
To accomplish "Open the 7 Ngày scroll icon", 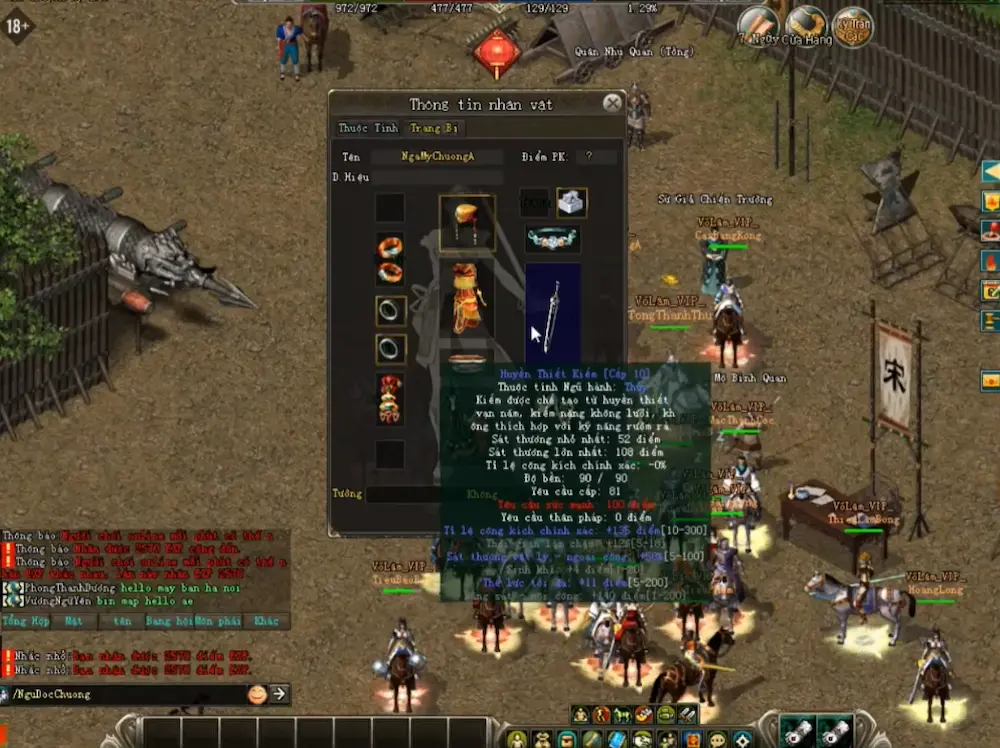I will click(758, 27).
